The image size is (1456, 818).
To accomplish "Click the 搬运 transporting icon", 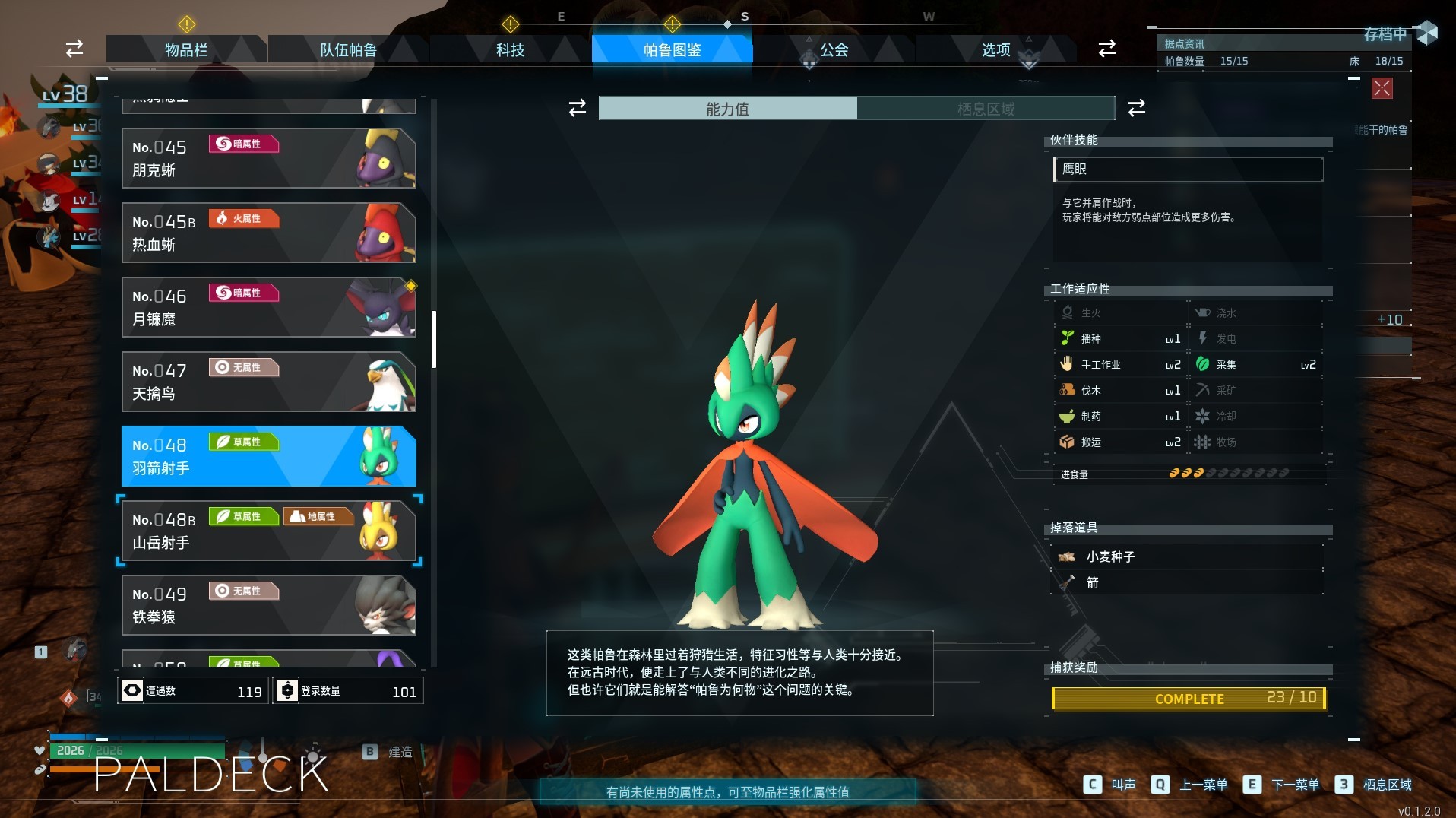I will click(1068, 442).
